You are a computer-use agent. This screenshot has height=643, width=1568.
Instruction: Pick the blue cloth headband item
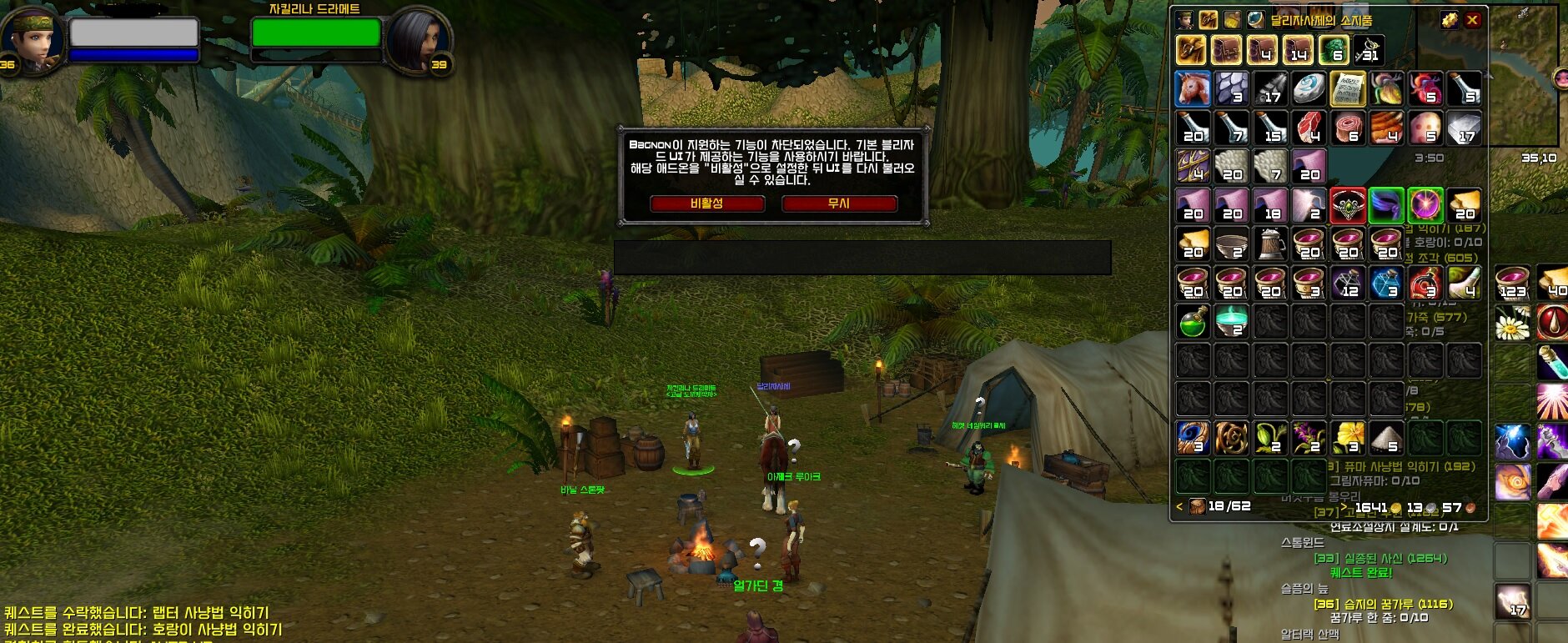[1386, 205]
